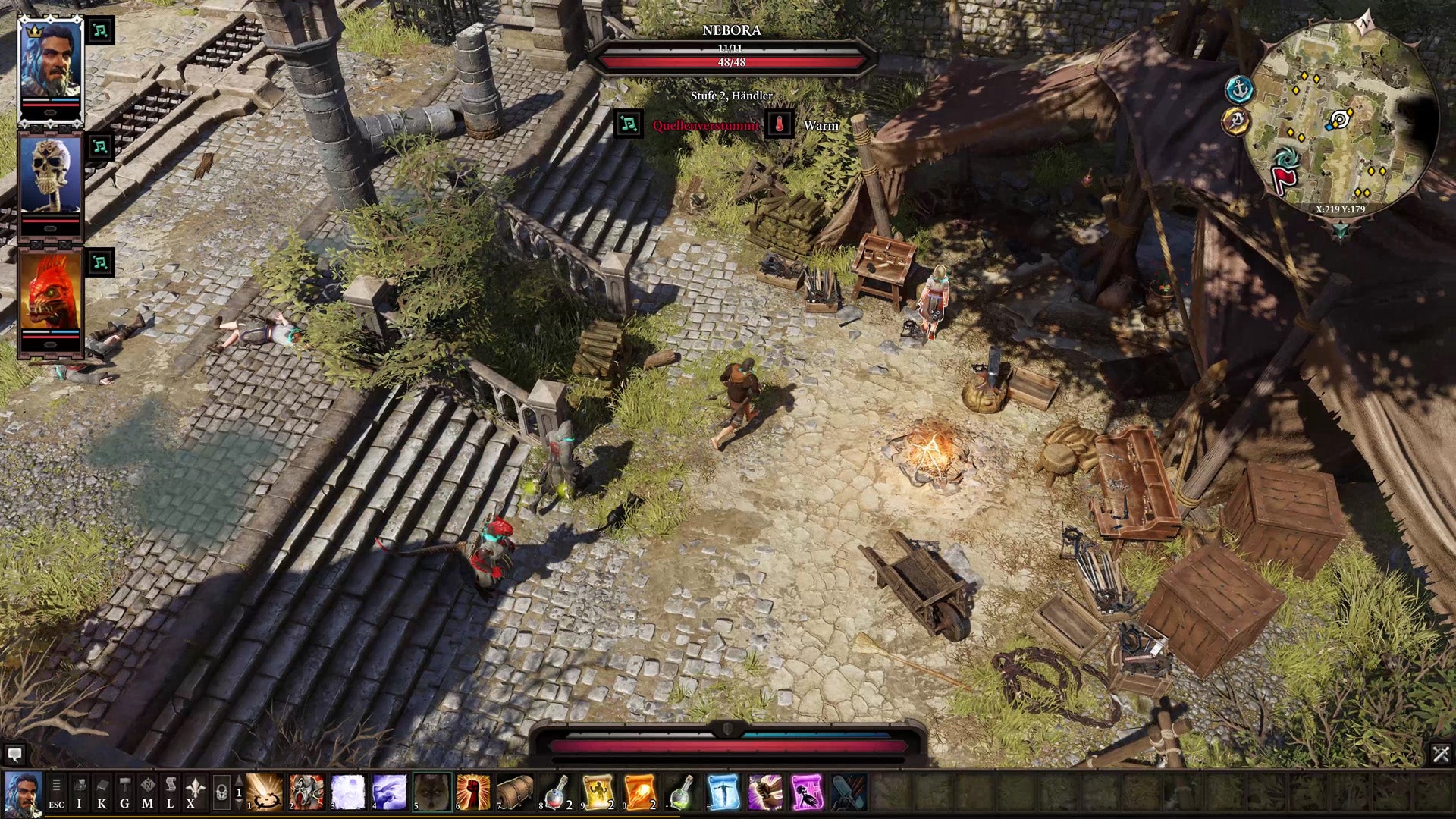Screen dimensions: 1456x819
Task: Activate the red fist skill in hotbar slot 6
Action: point(472,792)
